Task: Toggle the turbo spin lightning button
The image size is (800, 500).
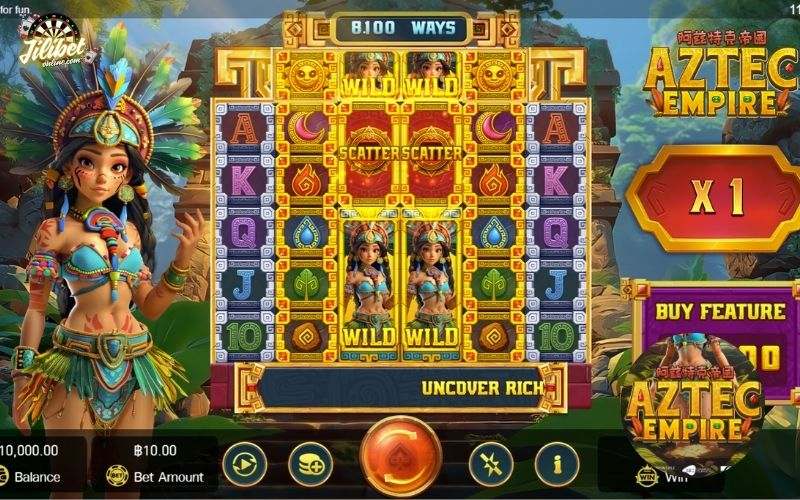Action: [491, 464]
